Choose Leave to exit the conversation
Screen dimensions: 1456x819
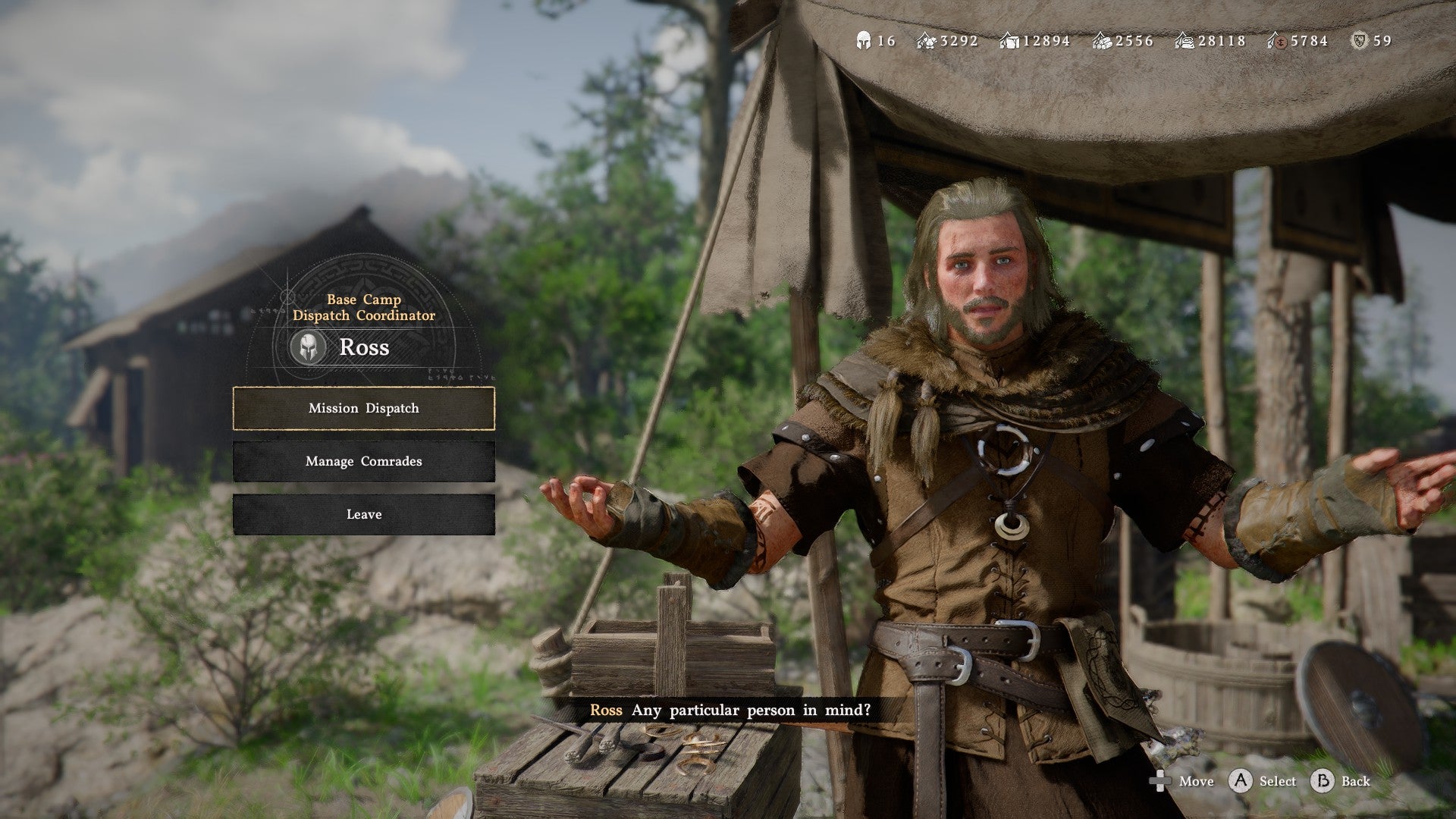pos(363,514)
